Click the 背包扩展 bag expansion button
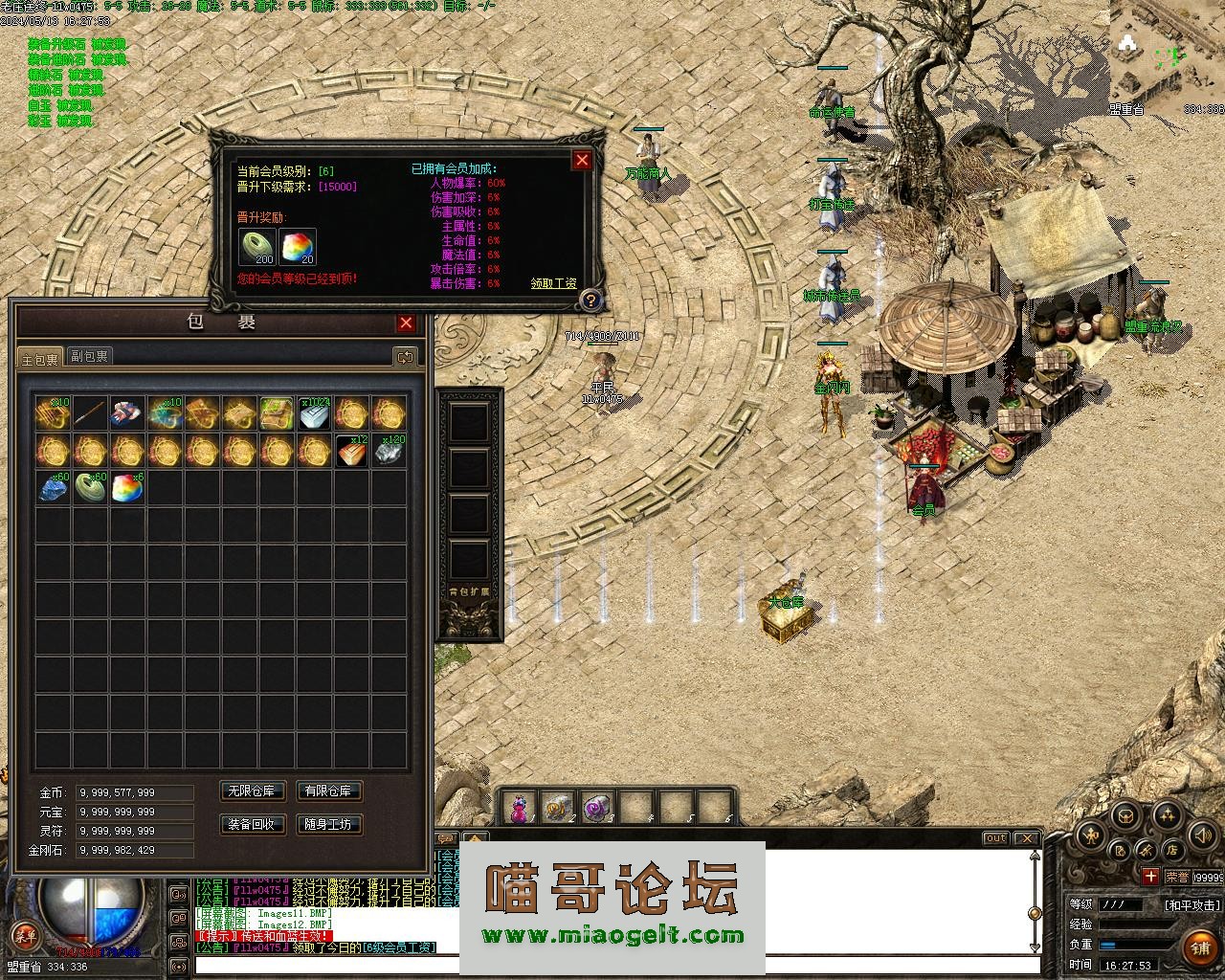 click(469, 592)
